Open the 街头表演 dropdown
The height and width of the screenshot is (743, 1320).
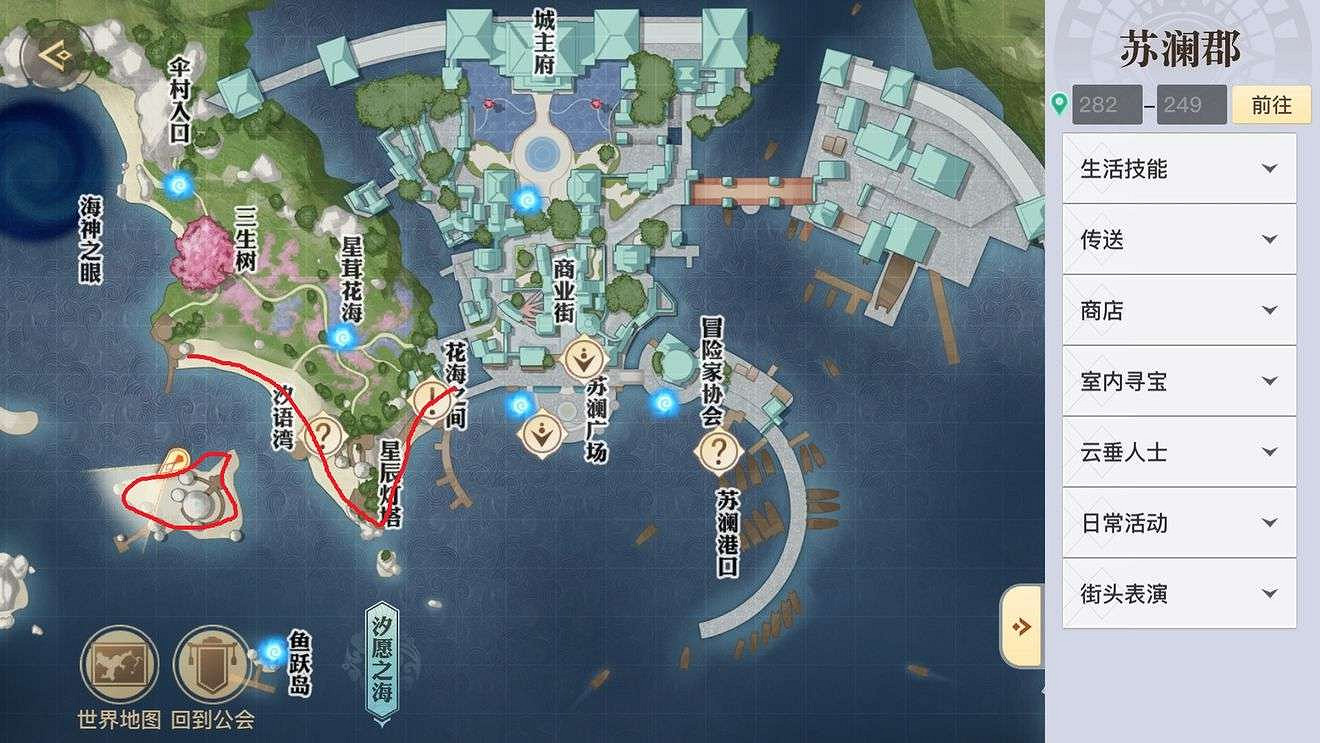pos(1180,594)
